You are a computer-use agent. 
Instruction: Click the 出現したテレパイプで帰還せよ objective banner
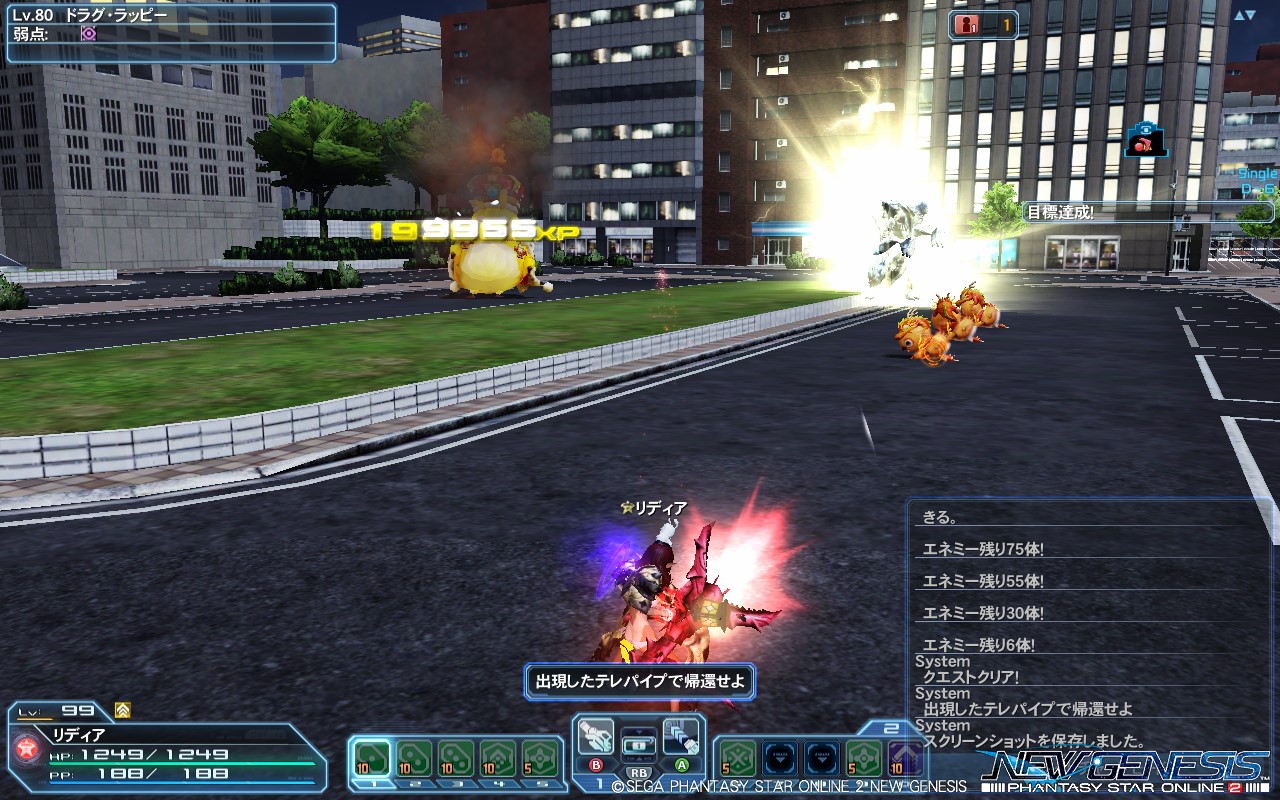(640, 679)
